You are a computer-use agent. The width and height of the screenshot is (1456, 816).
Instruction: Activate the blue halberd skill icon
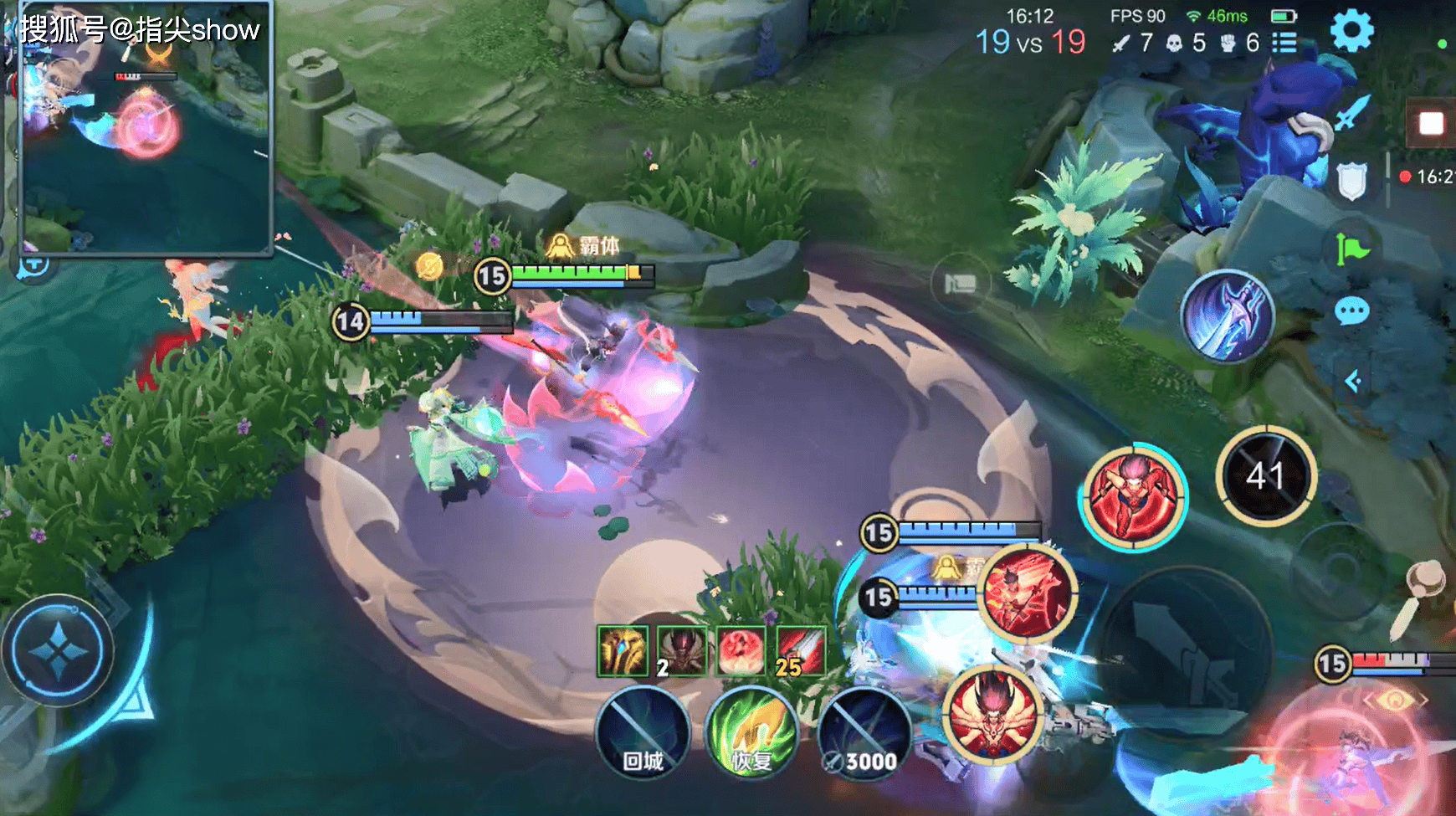(x=1228, y=316)
